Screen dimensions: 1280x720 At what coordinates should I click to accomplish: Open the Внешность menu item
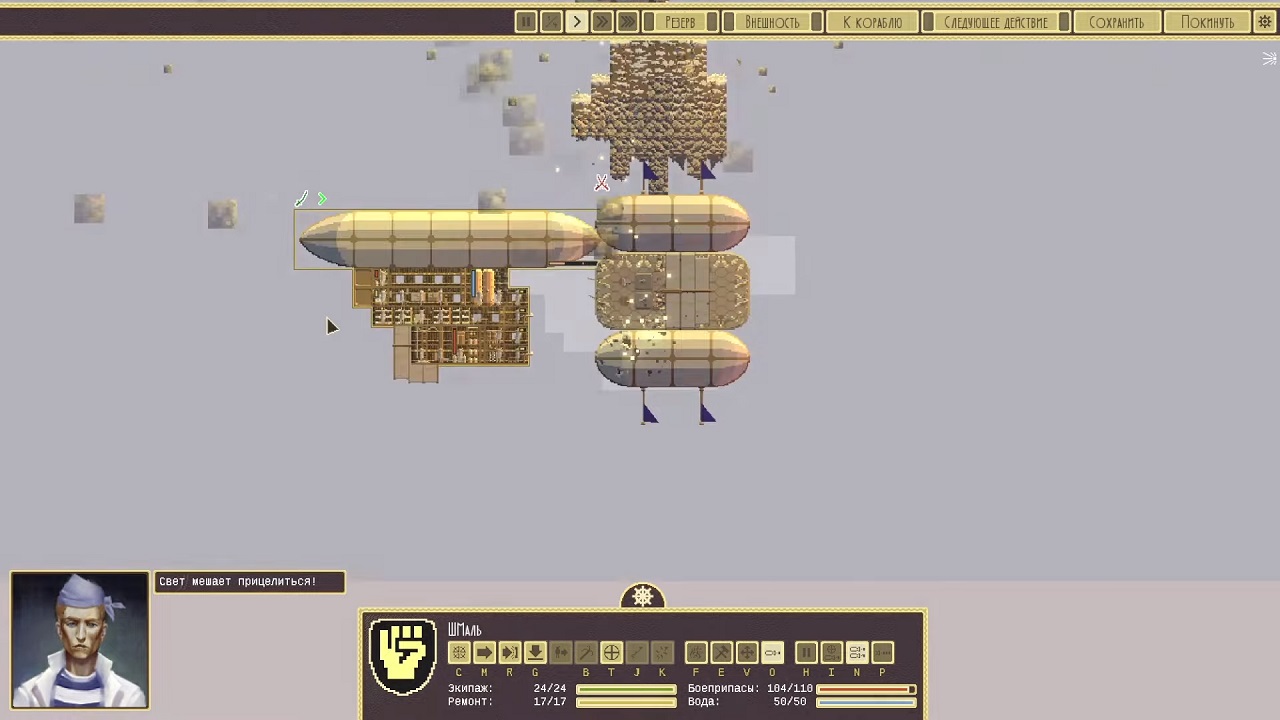click(x=773, y=21)
